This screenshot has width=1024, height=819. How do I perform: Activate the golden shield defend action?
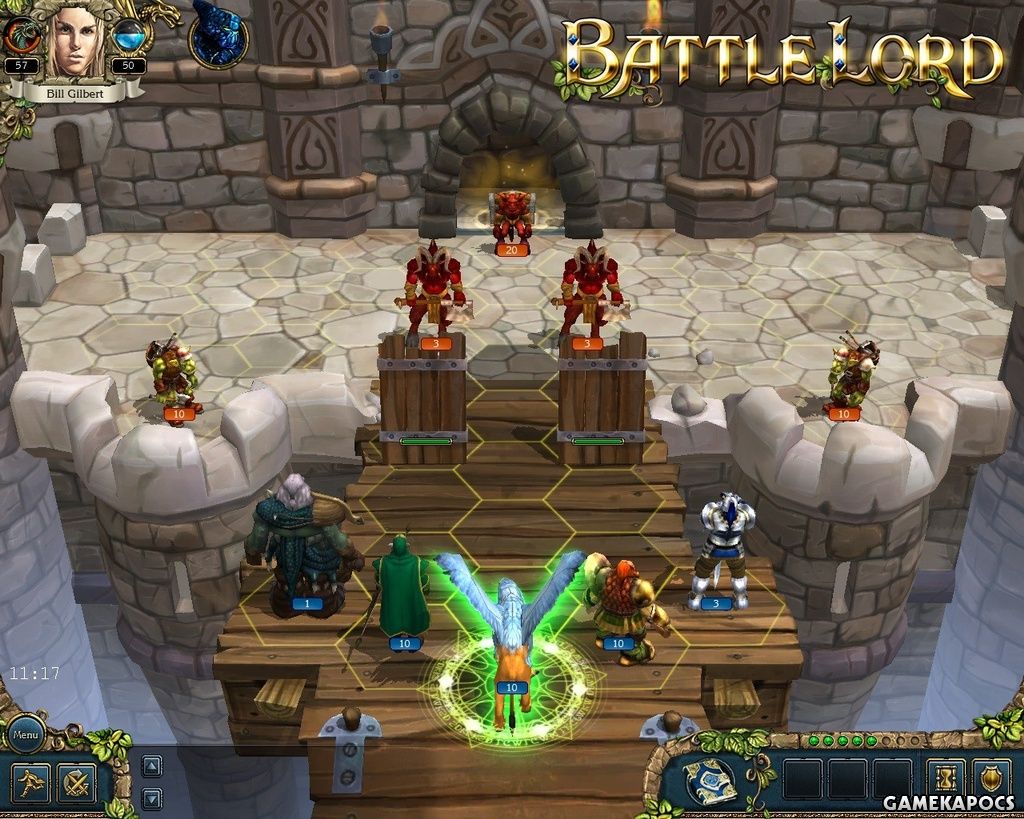[990, 779]
